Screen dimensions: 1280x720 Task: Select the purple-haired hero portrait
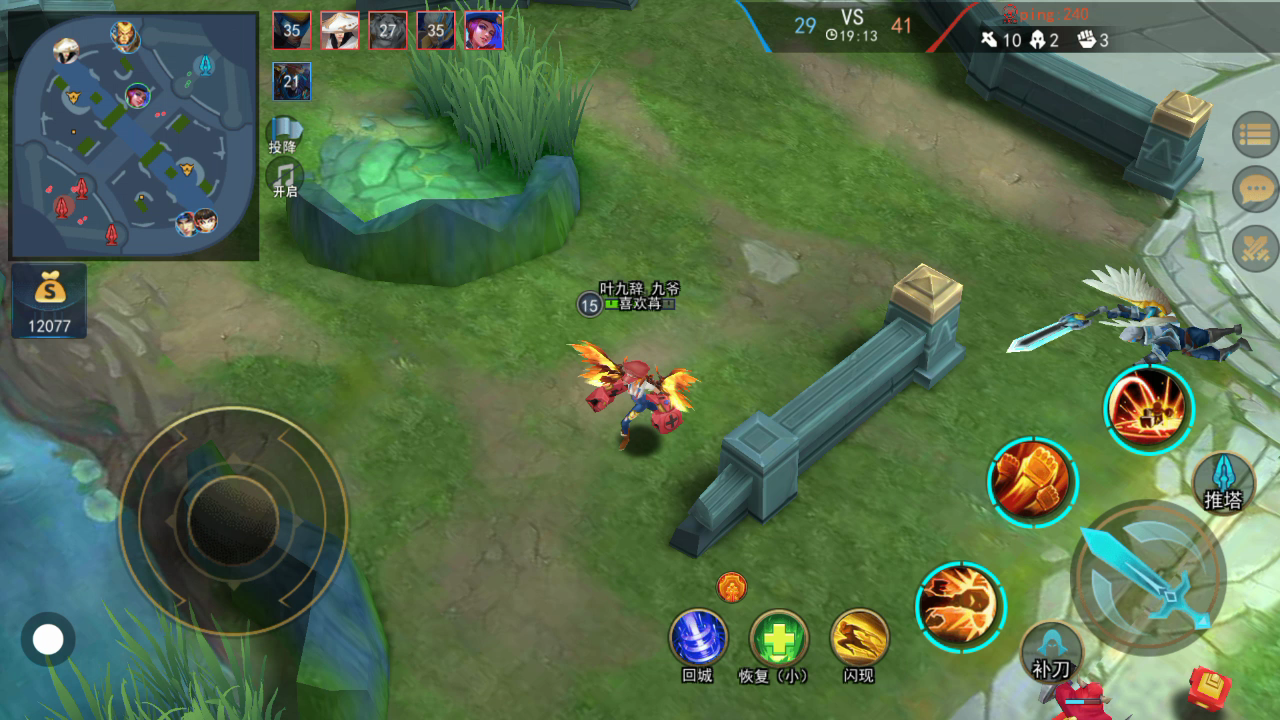484,31
